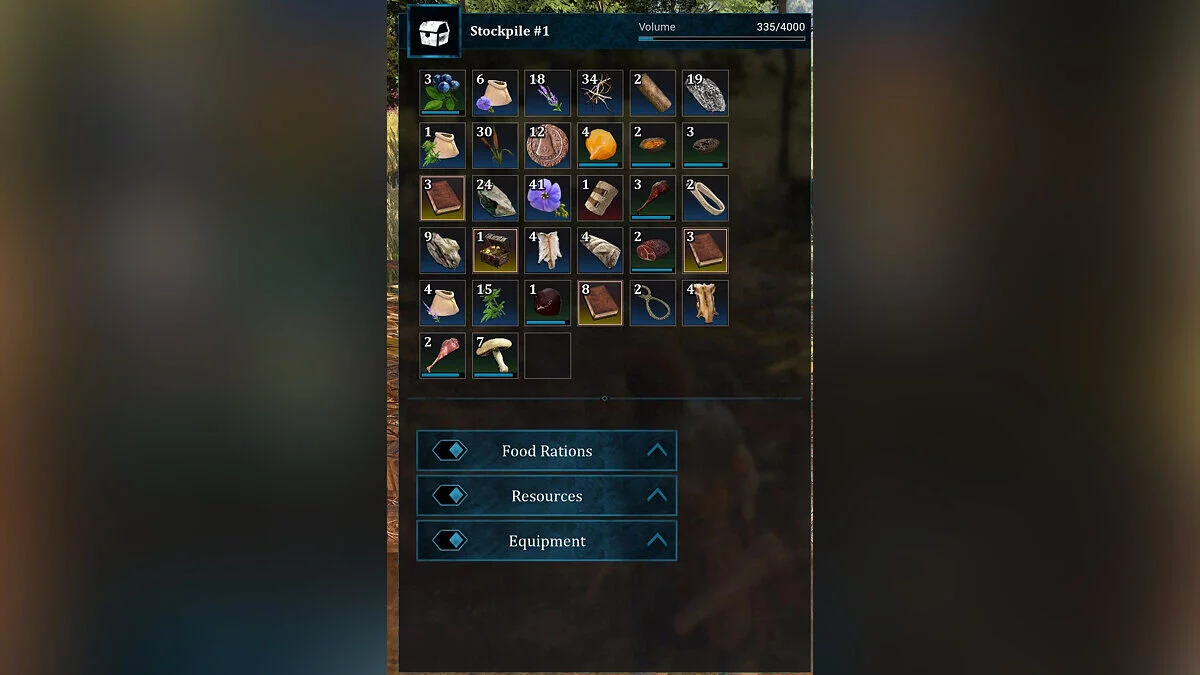
Task: Select the treasure chest item slot
Action: (x=495, y=251)
